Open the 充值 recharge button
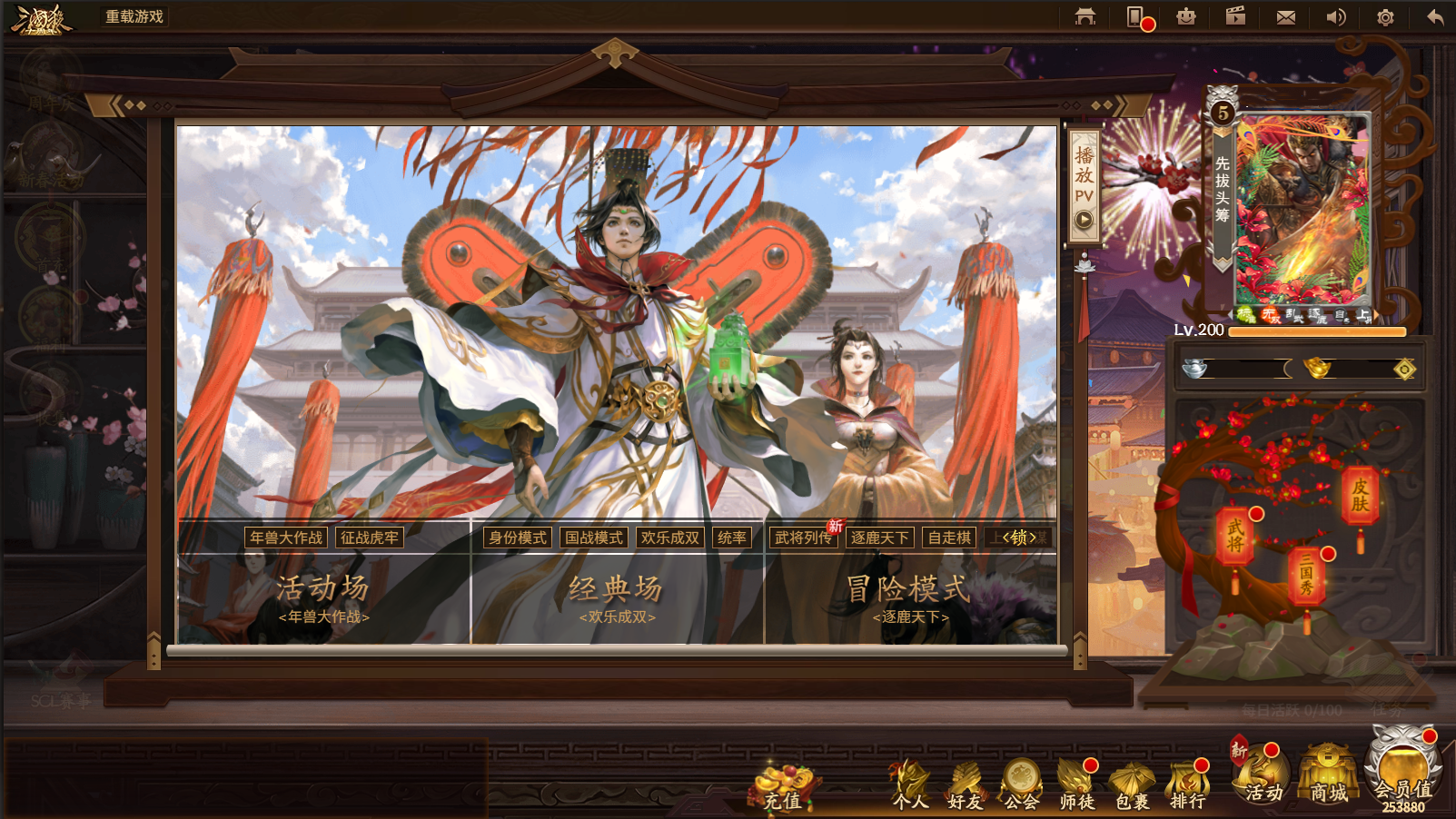1456x819 pixels. click(x=783, y=788)
